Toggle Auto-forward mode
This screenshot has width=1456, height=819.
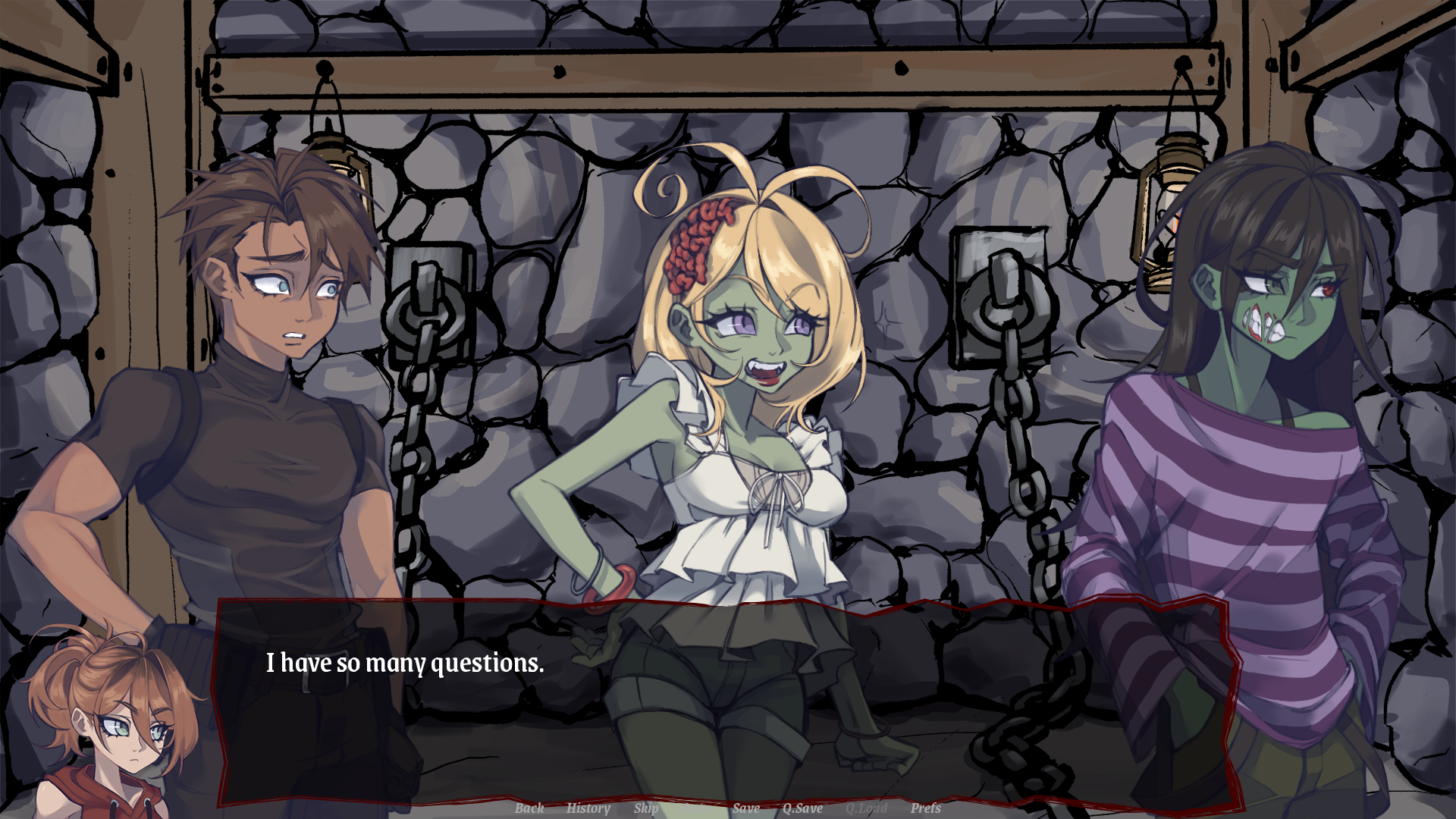695,808
